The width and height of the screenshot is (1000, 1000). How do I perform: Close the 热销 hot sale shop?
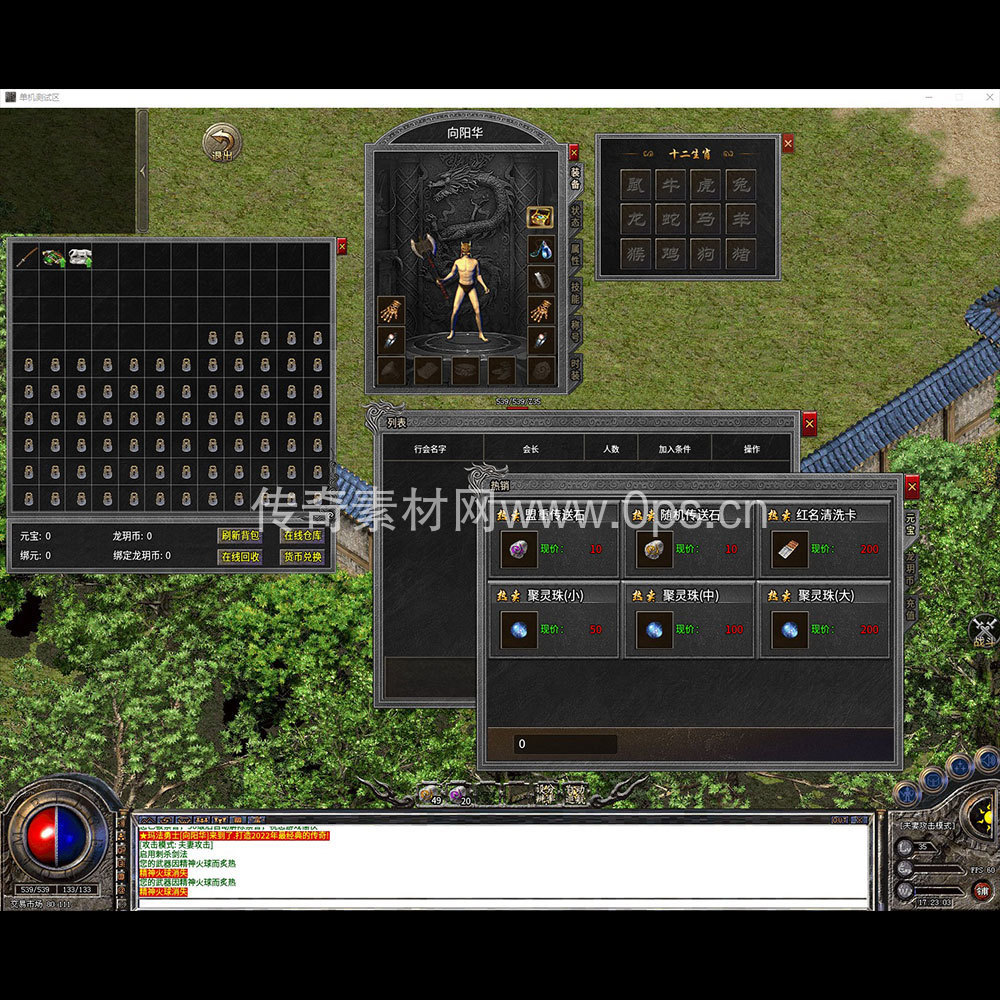(911, 487)
